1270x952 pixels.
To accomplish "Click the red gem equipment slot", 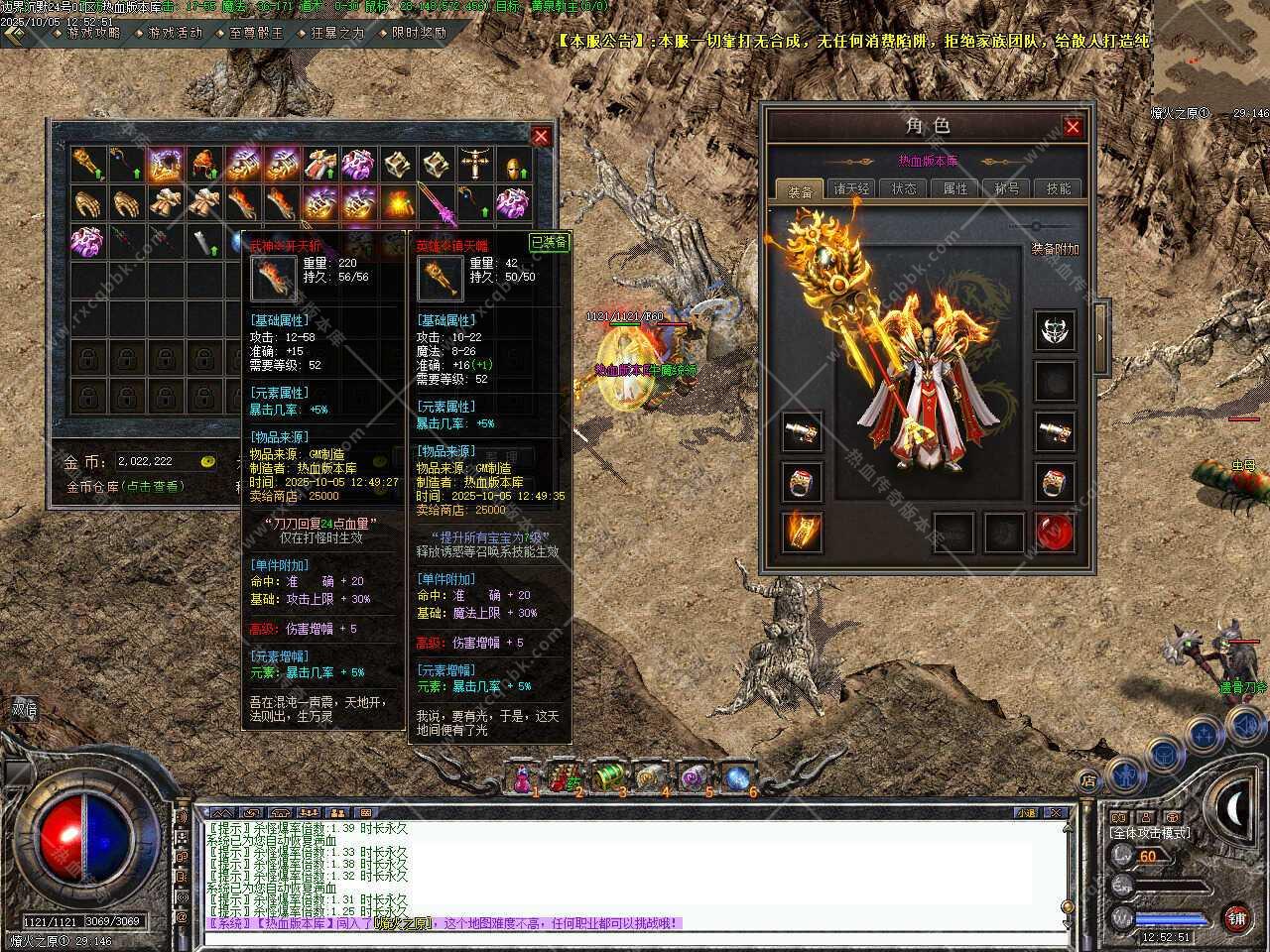I will (x=1055, y=533).
